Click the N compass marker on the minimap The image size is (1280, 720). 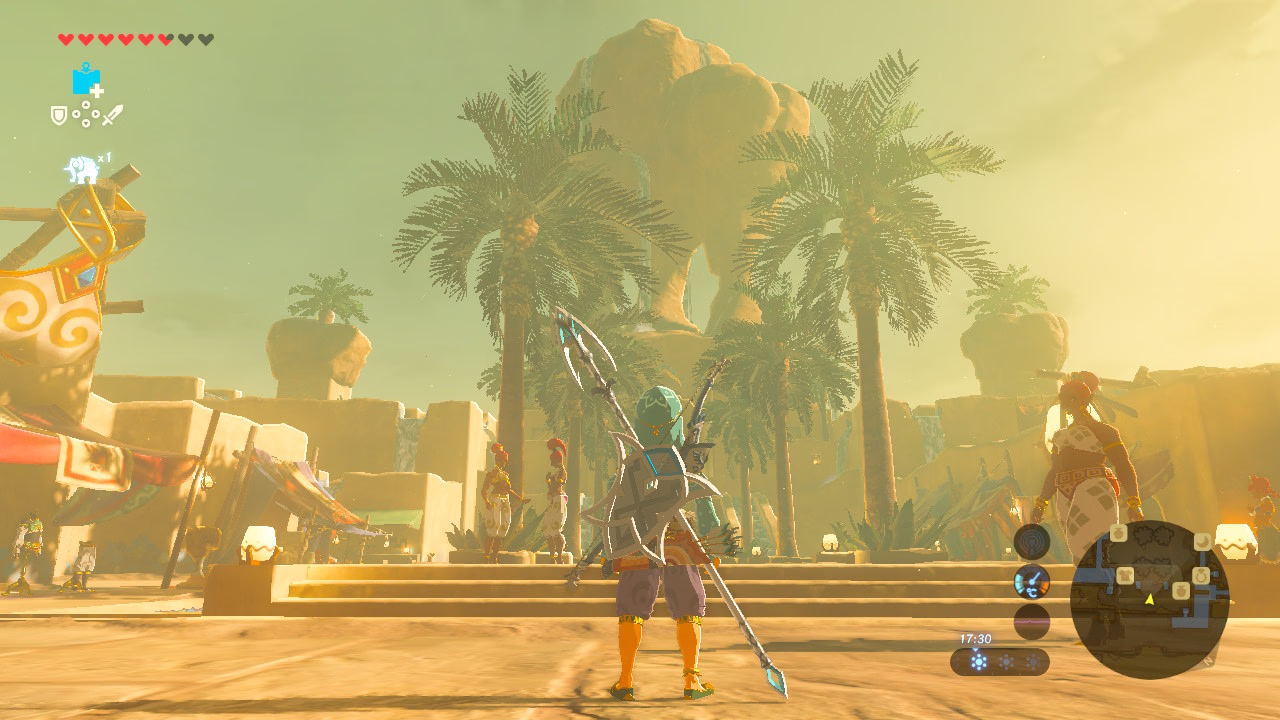1208,662
